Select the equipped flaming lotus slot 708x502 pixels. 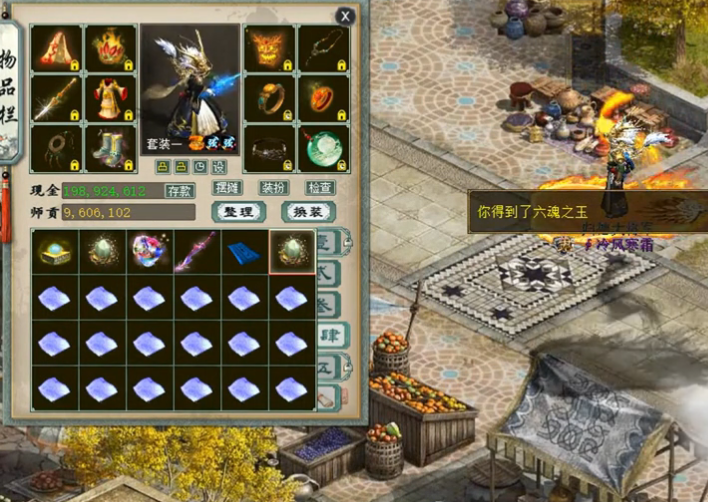tap(110, 47)
